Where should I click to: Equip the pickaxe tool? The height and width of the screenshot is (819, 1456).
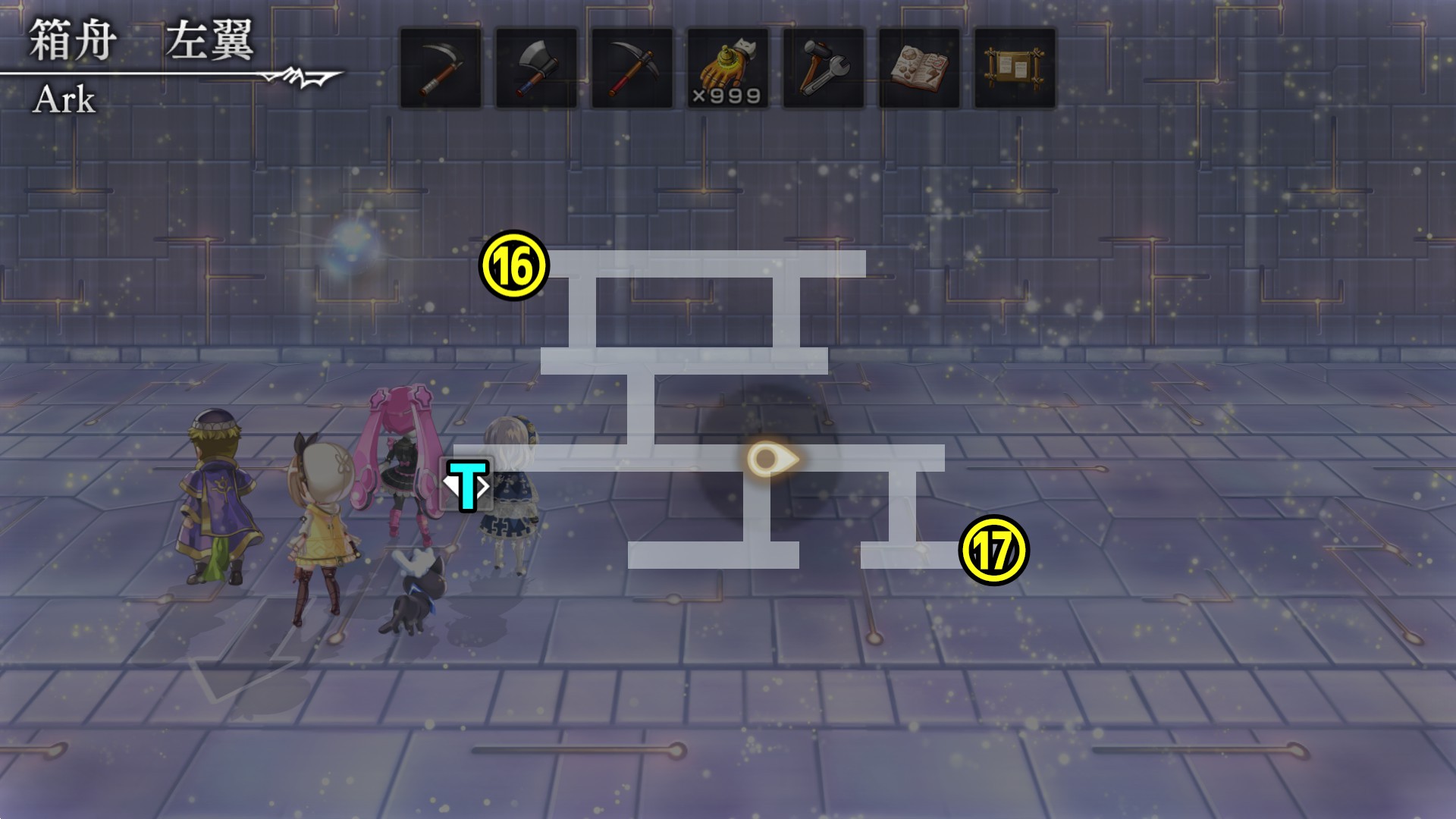(632, 68)
